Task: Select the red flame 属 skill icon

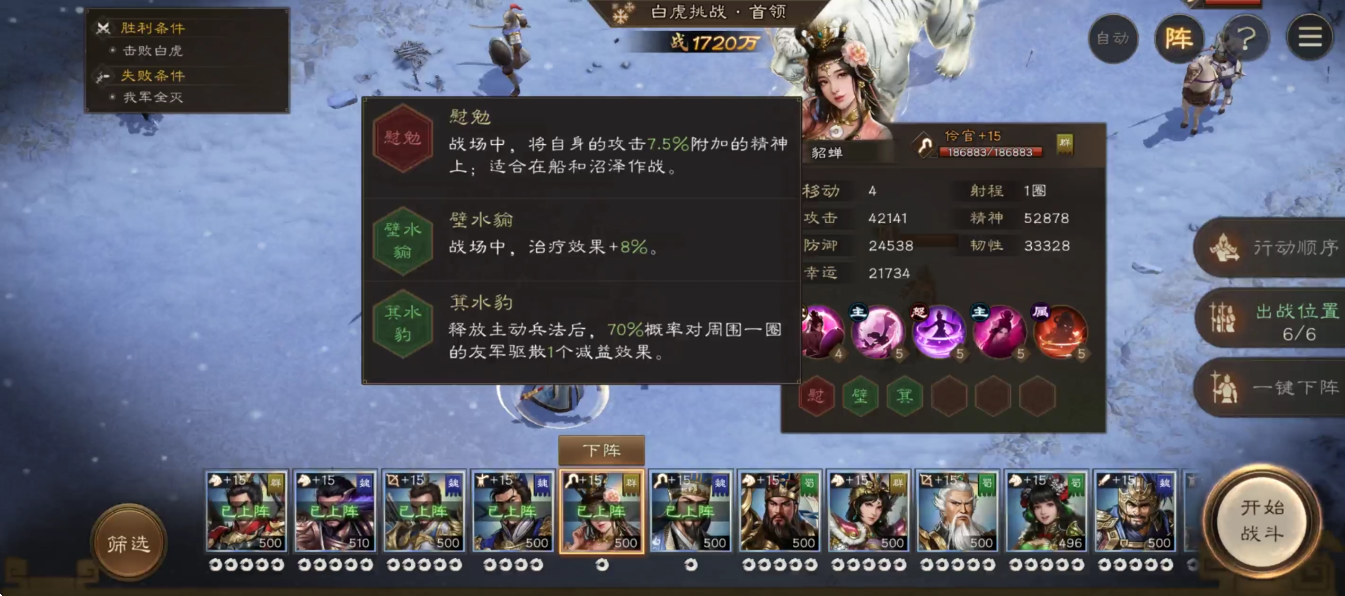Action: tap(1060, 332)
